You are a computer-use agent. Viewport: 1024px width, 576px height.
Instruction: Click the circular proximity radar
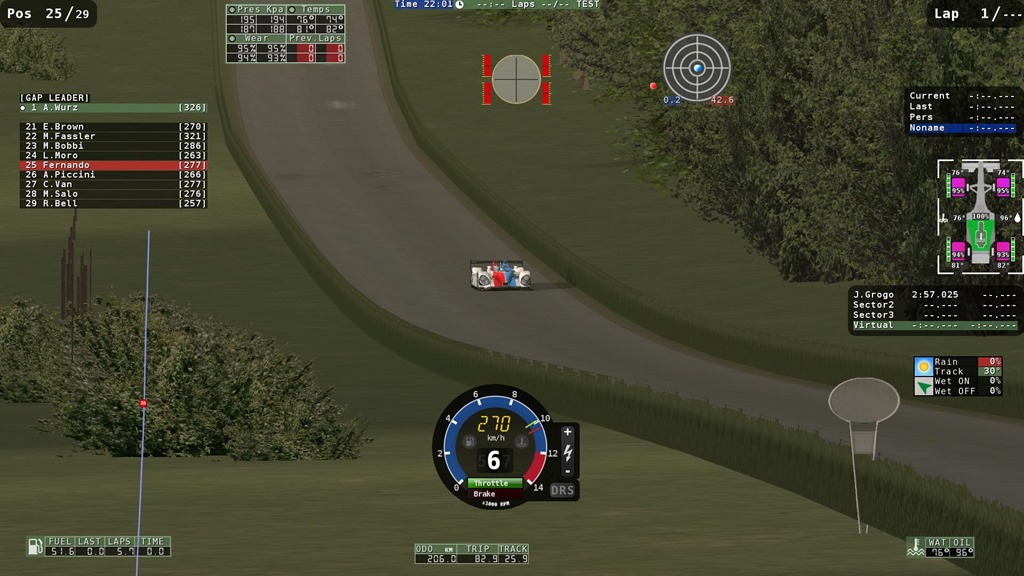coord(697,68)
